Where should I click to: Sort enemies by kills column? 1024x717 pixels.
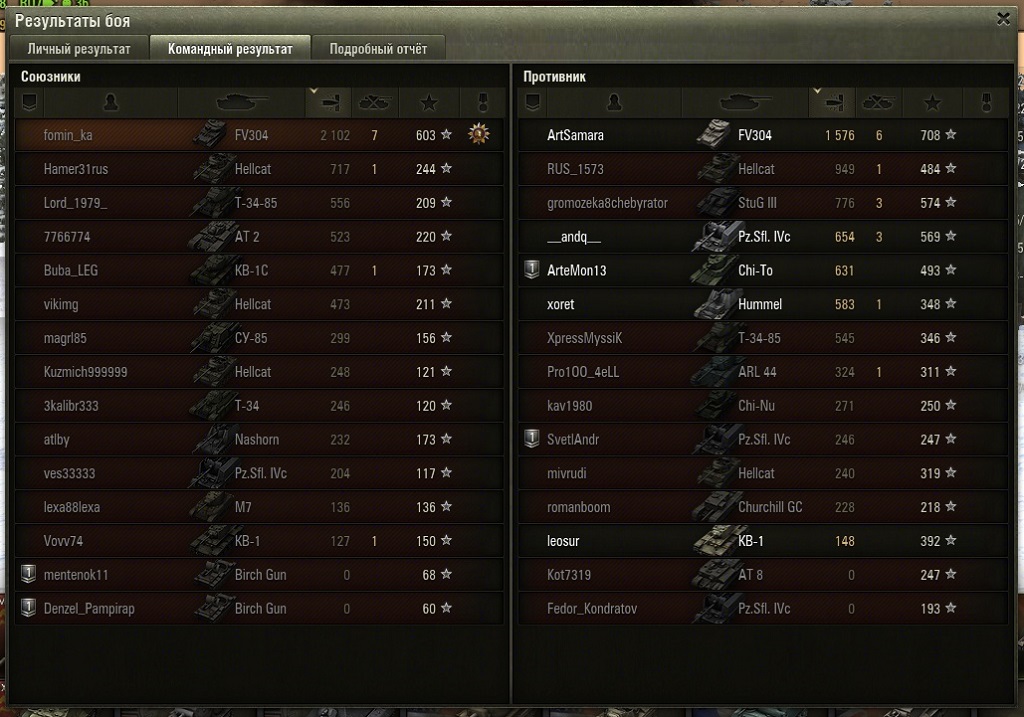tap(878, 102)
